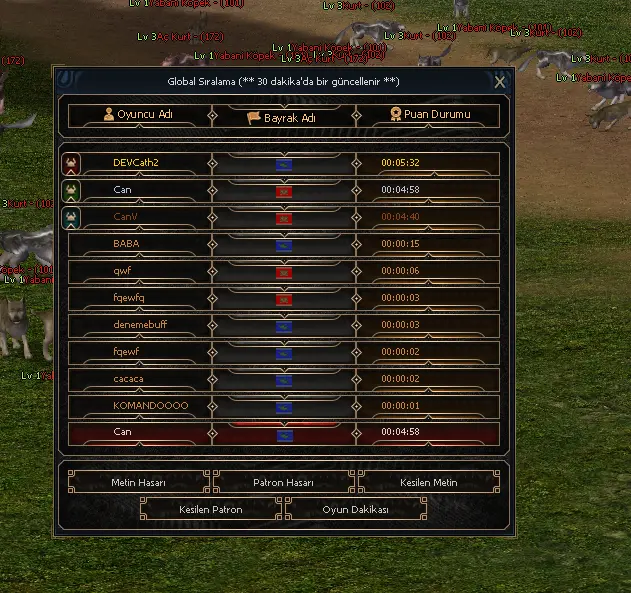Open the Kesilen Metin ranking
631x593 pixels.
tap(428, 483)
